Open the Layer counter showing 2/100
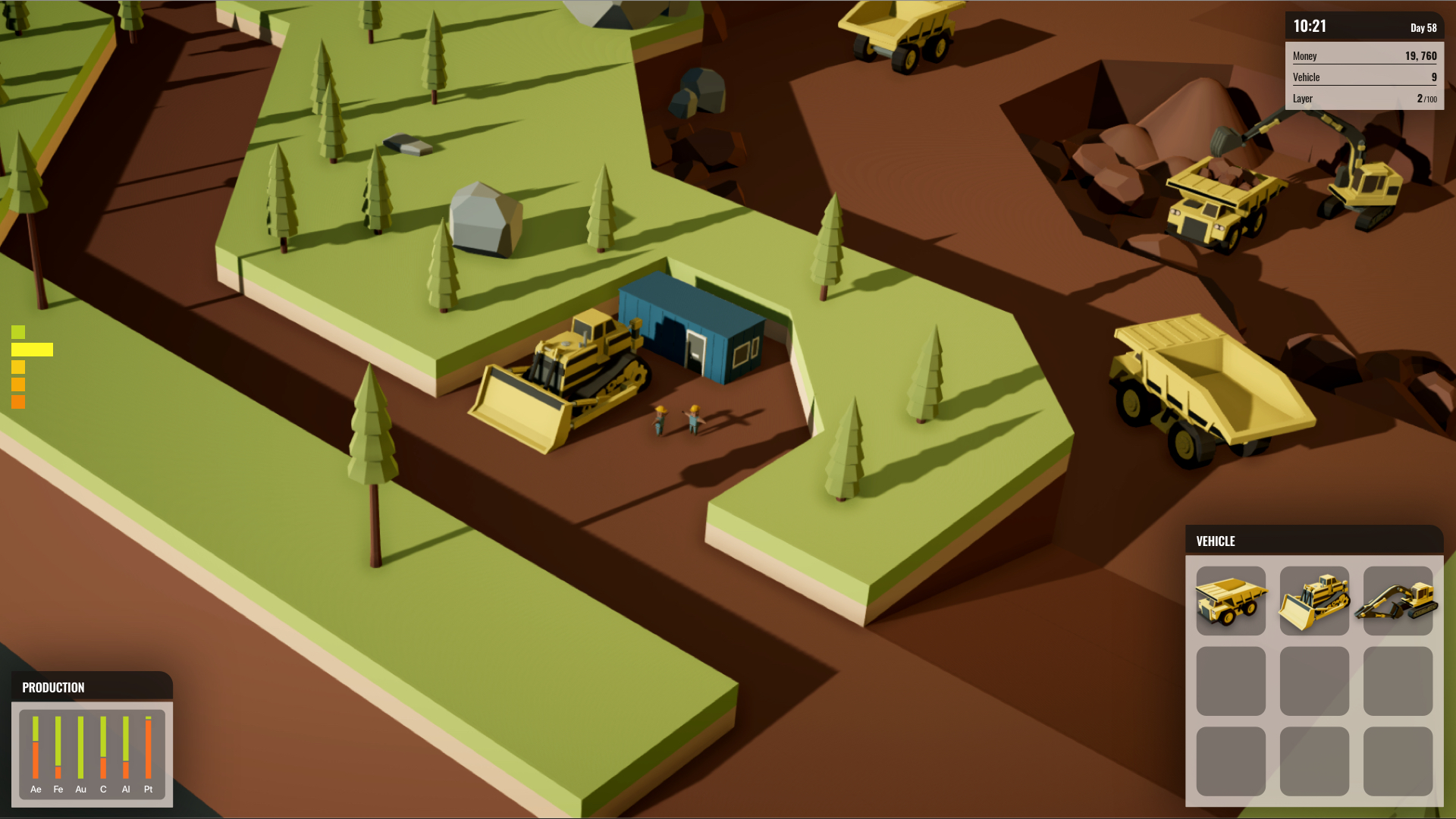Viewport: 1456px width, 819px height. [x=1363, y=98]
